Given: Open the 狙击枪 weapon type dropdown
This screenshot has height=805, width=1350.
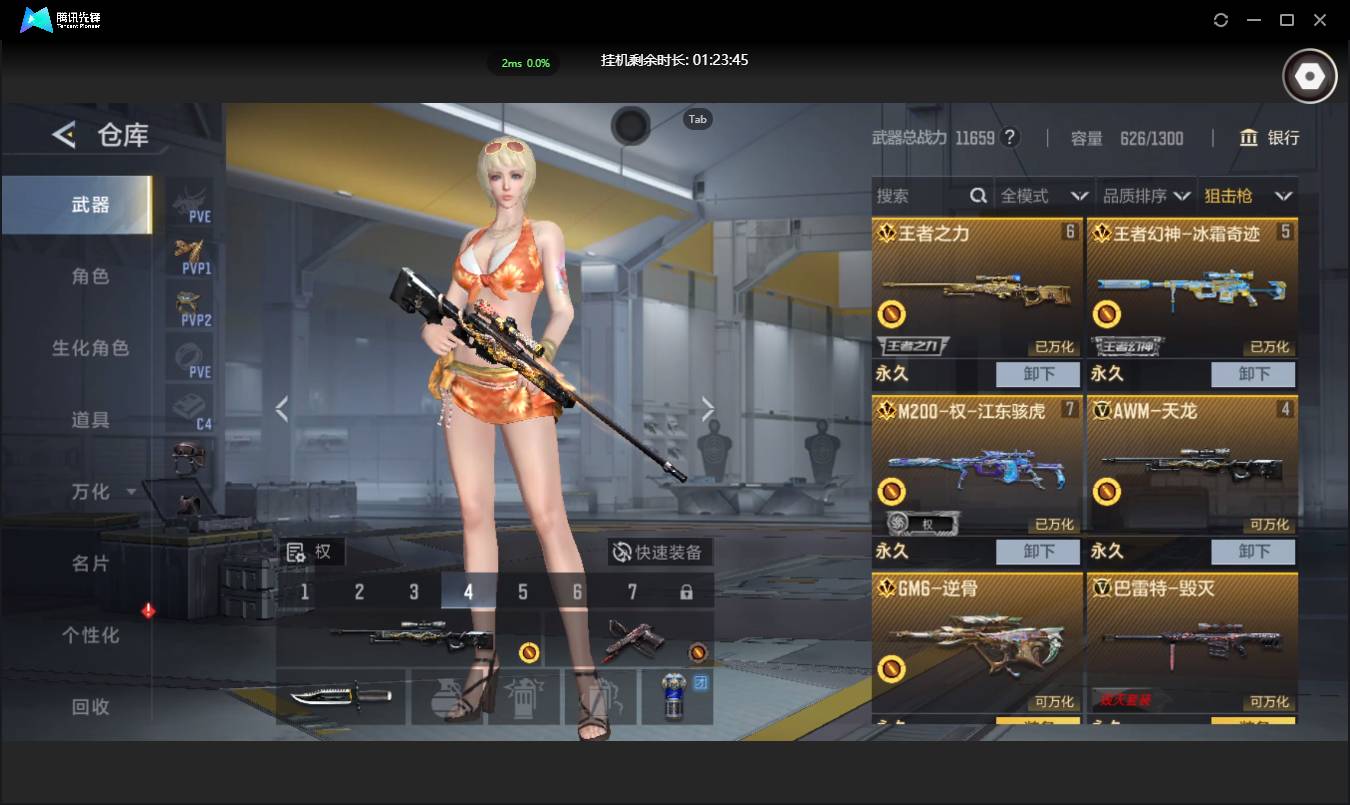Looking at the screenshot, I should click(x=1248, y=196).
